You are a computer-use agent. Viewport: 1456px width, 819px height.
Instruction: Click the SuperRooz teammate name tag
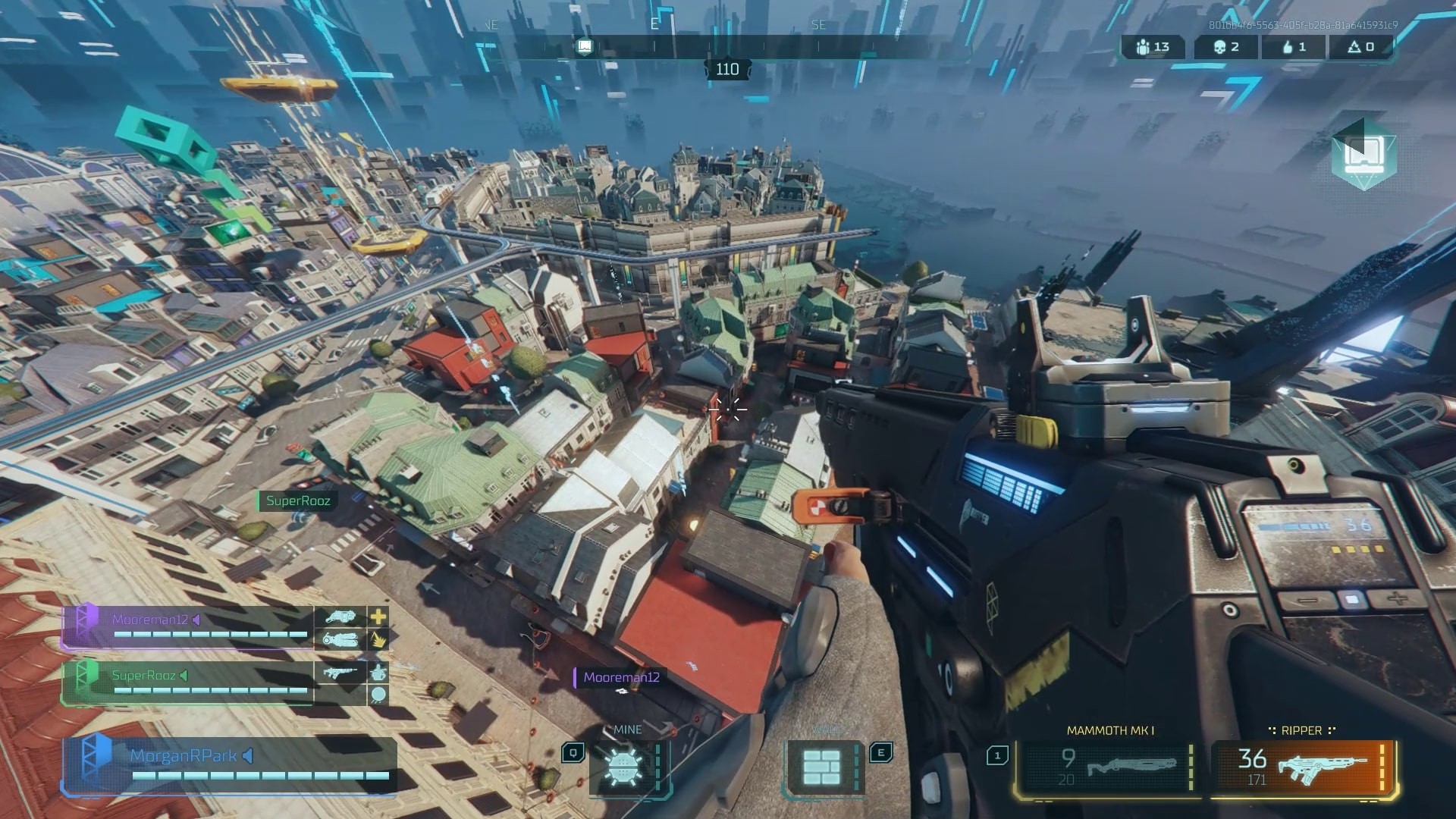(297, 500)
